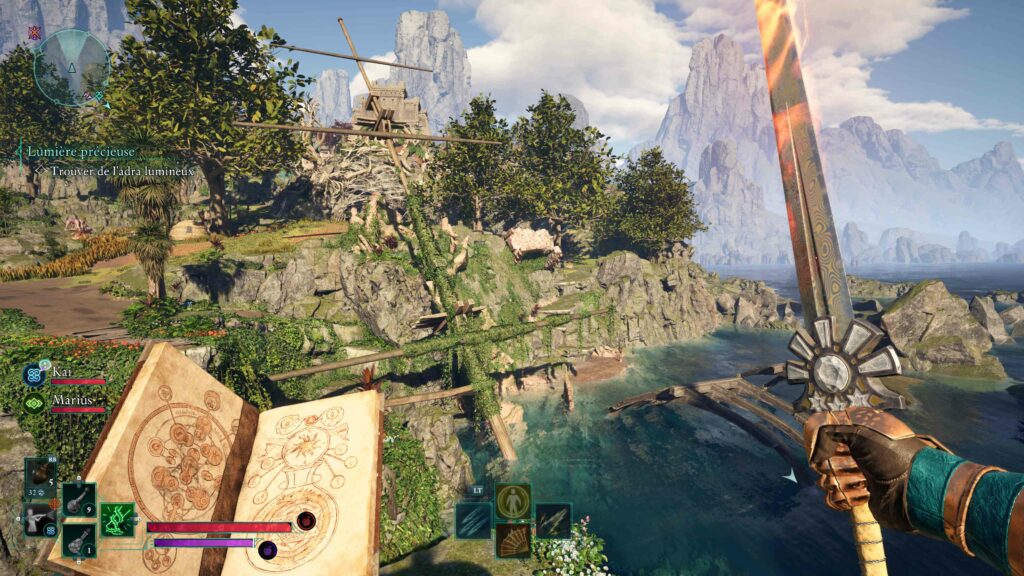Activate the green lightning ability
Image resolution: width=1024 pixels, height=576 pixels.
[118, 519]
